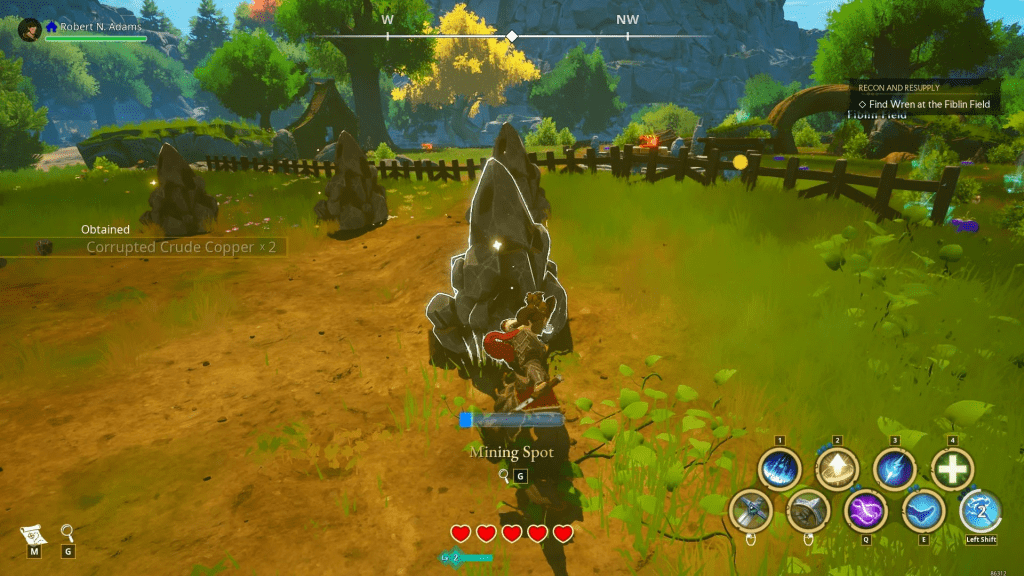Trigger the green cross healing ability
Viewport: 1024px width, 576px height.
pos(952,468)
